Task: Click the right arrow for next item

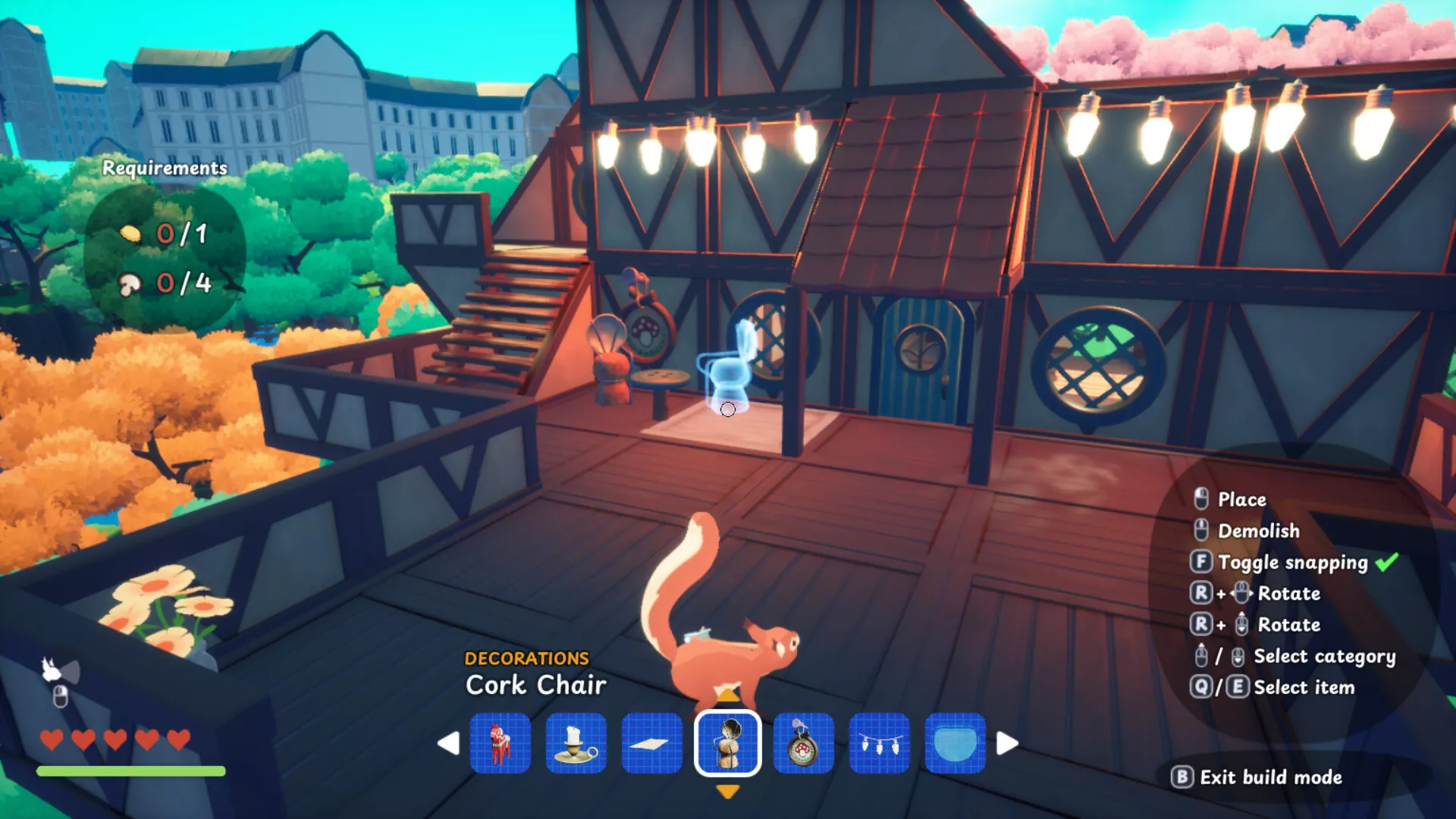Action: coord(1007,743)
